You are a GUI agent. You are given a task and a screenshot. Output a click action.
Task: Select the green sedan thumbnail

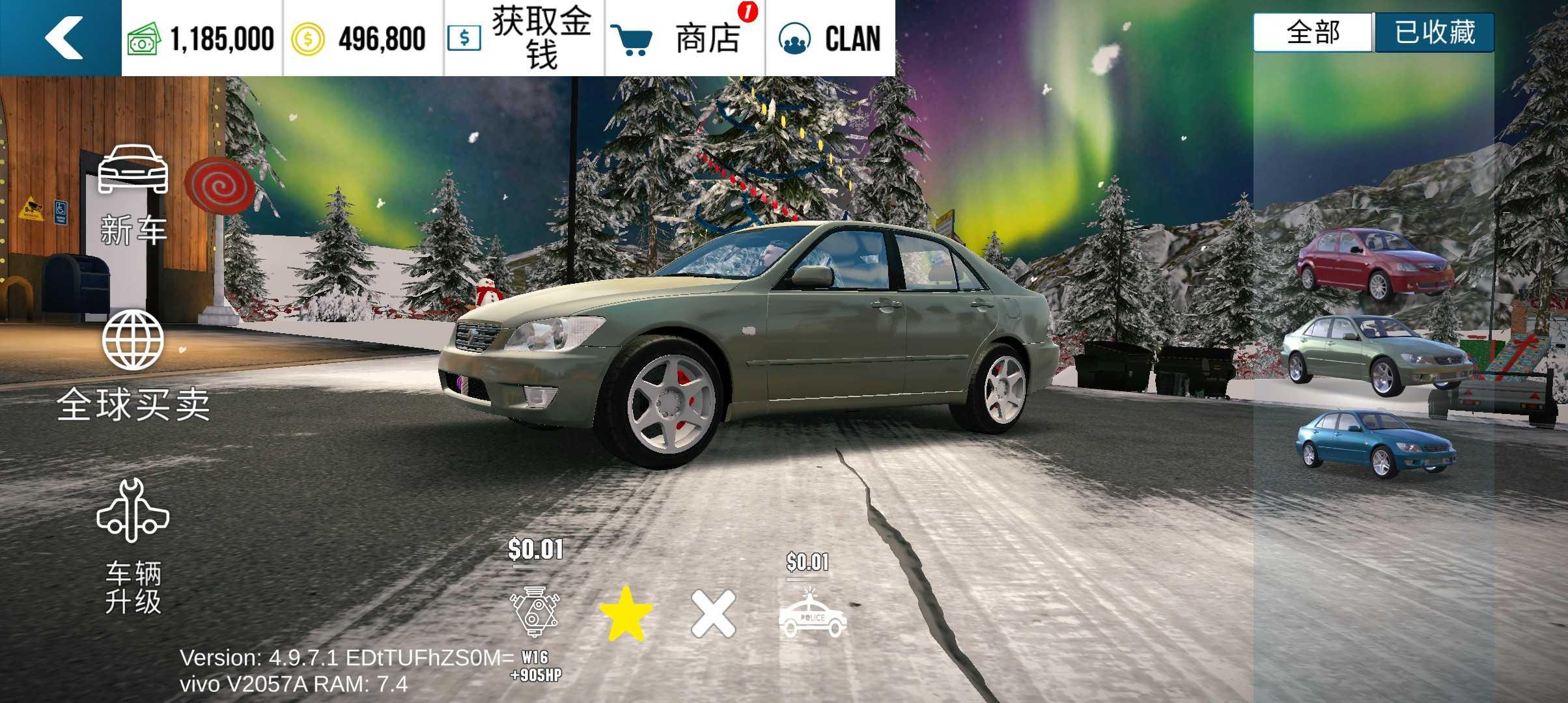tap(1375, 354)
